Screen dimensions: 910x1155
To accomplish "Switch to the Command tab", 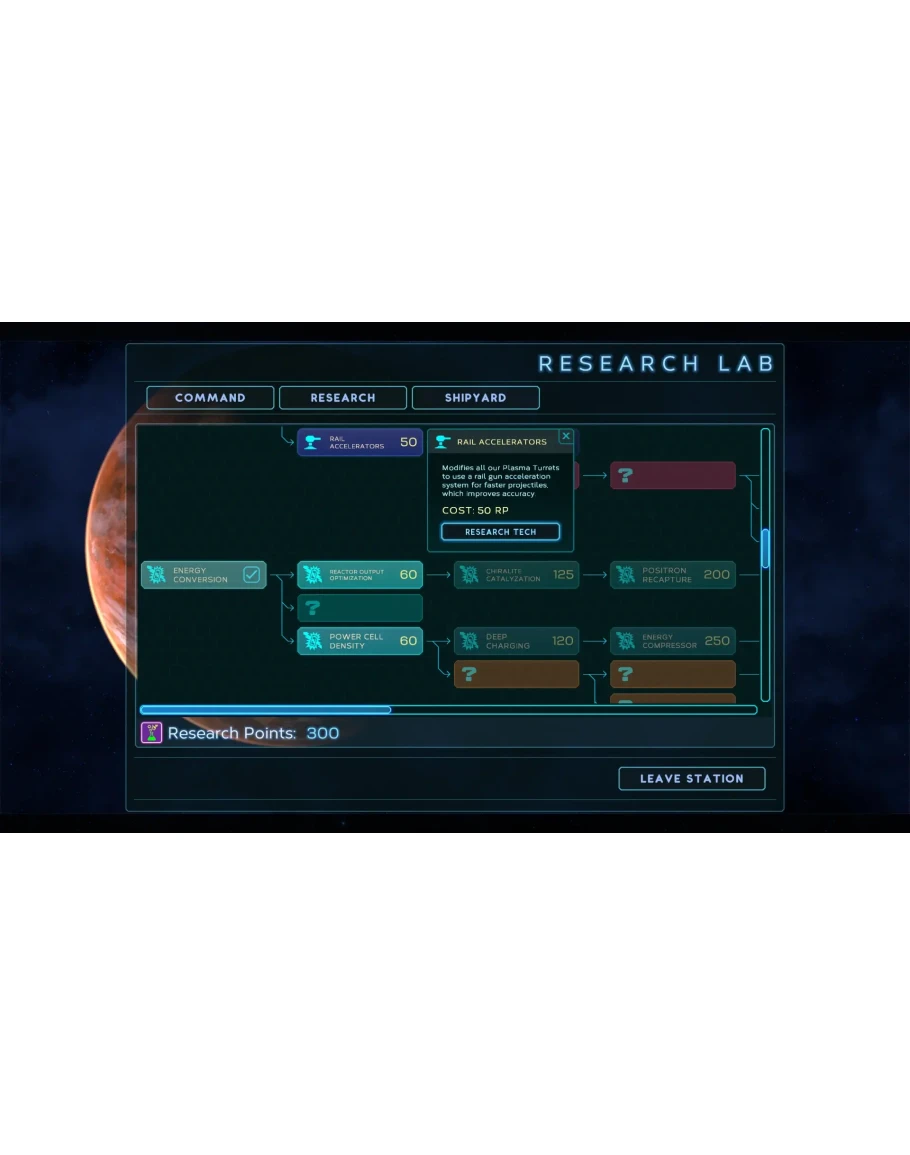I will (x=210, y=398).
